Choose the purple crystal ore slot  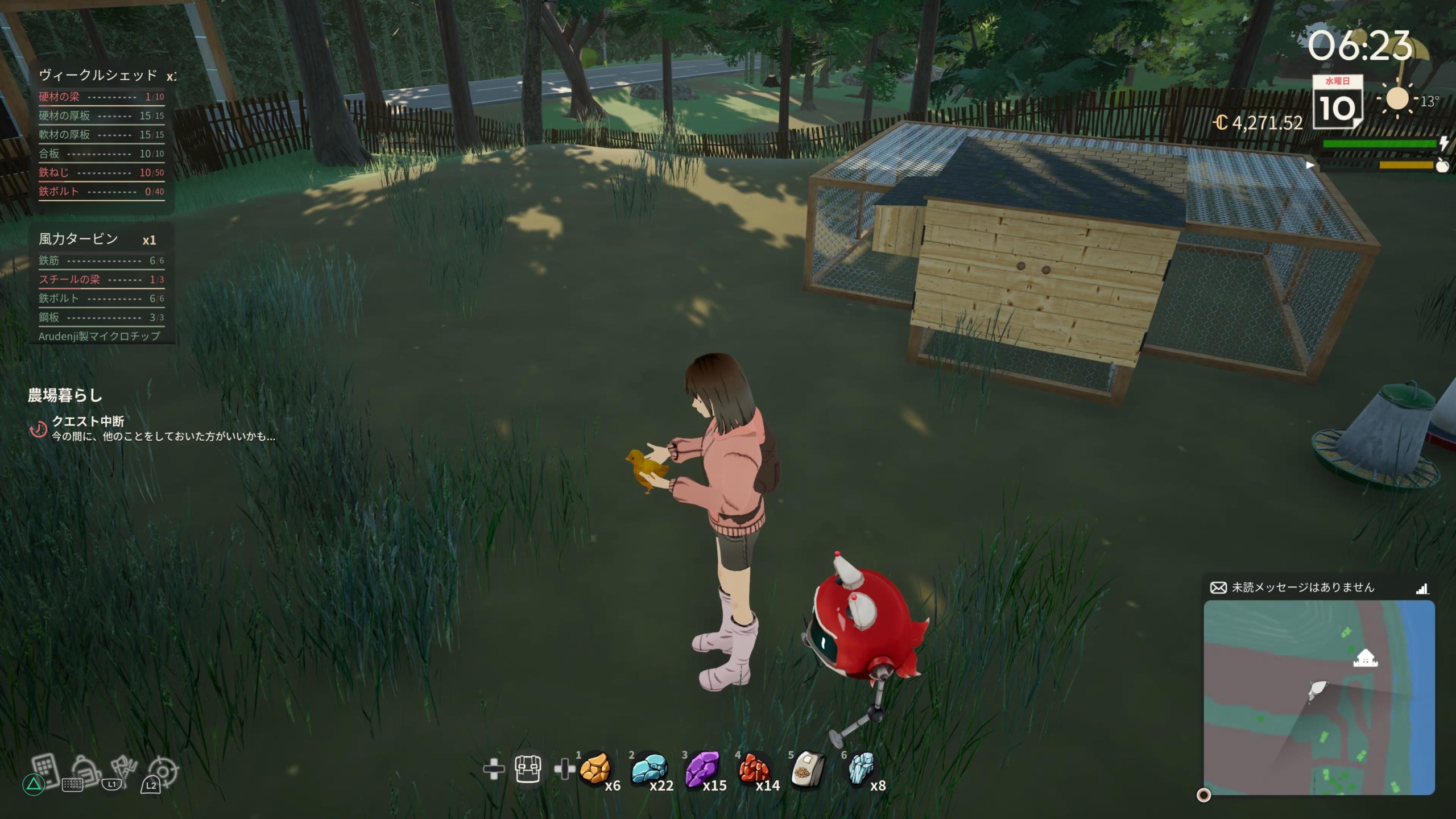pyautogui.click(x=702, y=769)
